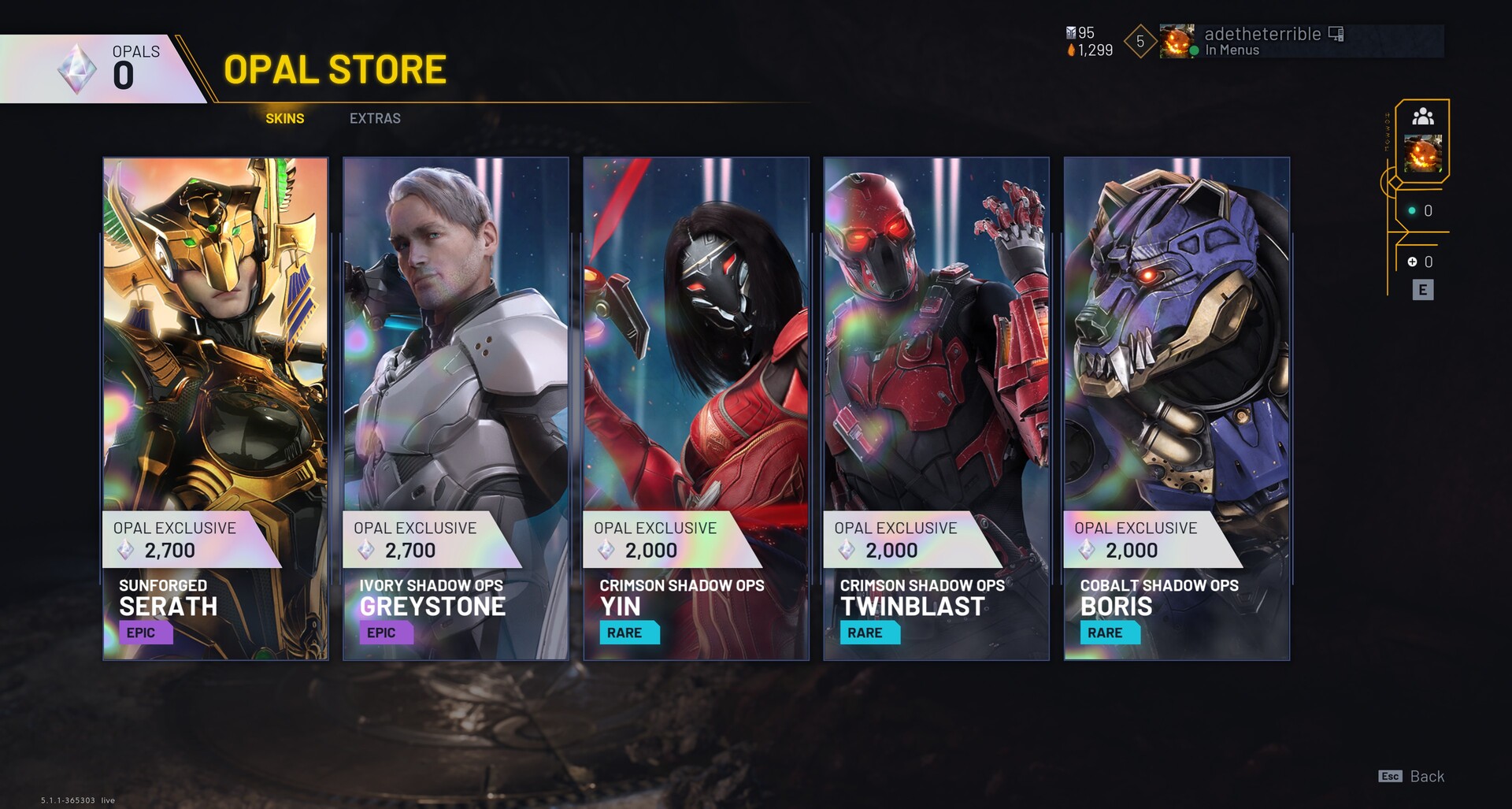Pick the Crimson Shadow Ops Twinblast skin

pyautogui.click(x=936, y=408)
